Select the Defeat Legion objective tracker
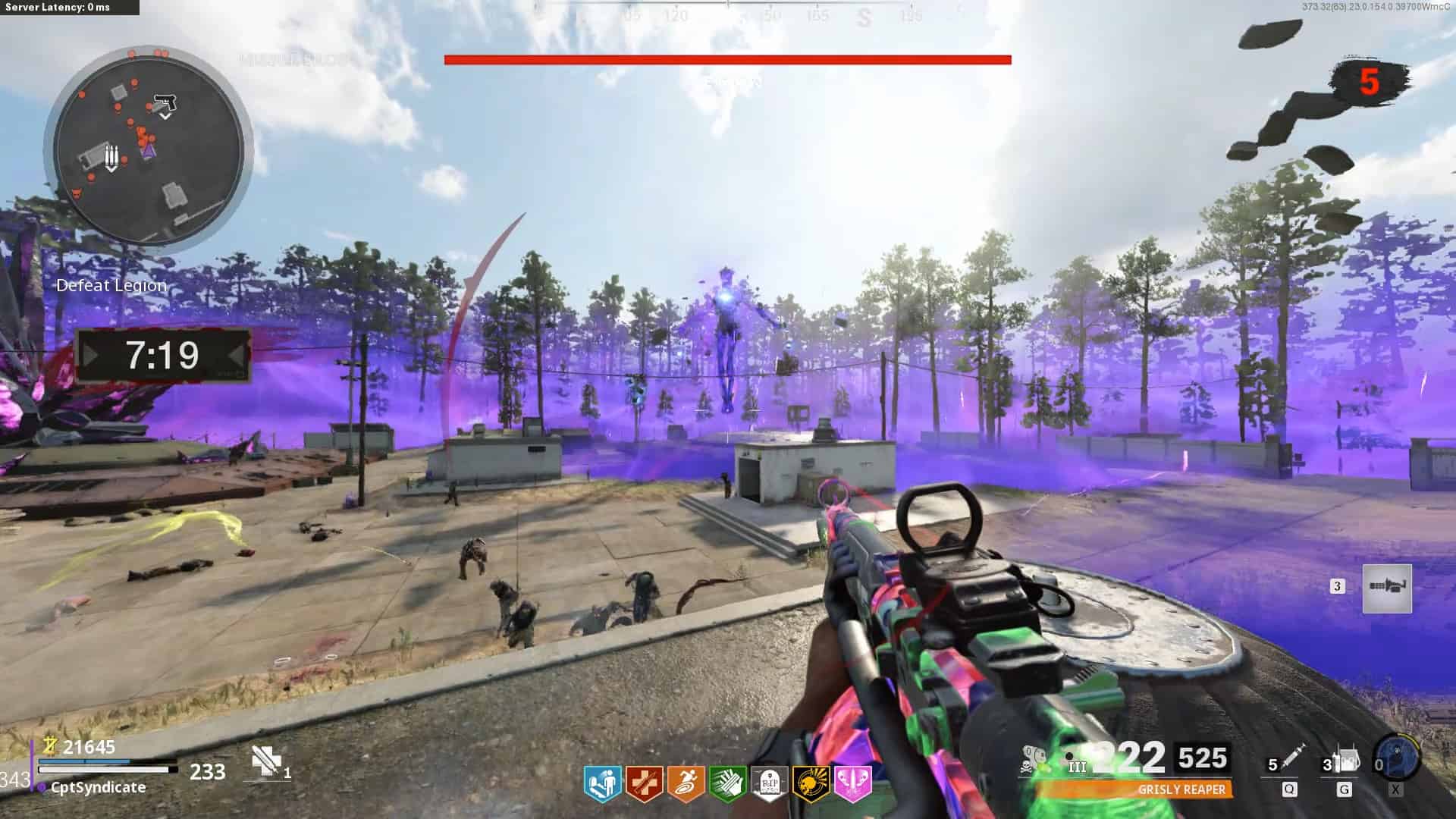The image size is (1456, 819). 111,286
